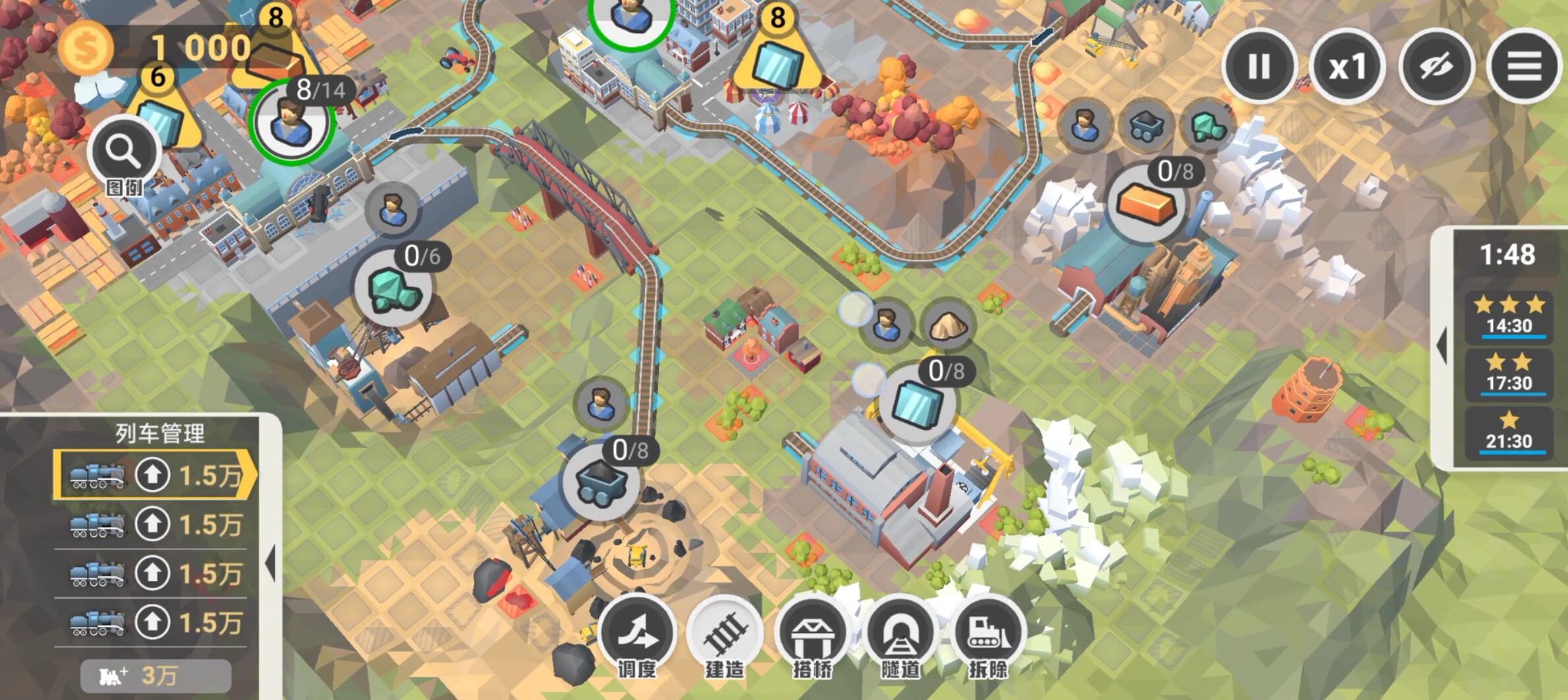Image resolution: width=1568 pixels, height=700 pixels.
Task: Buy a new train for 3万
Action: (x=156, y=676)
